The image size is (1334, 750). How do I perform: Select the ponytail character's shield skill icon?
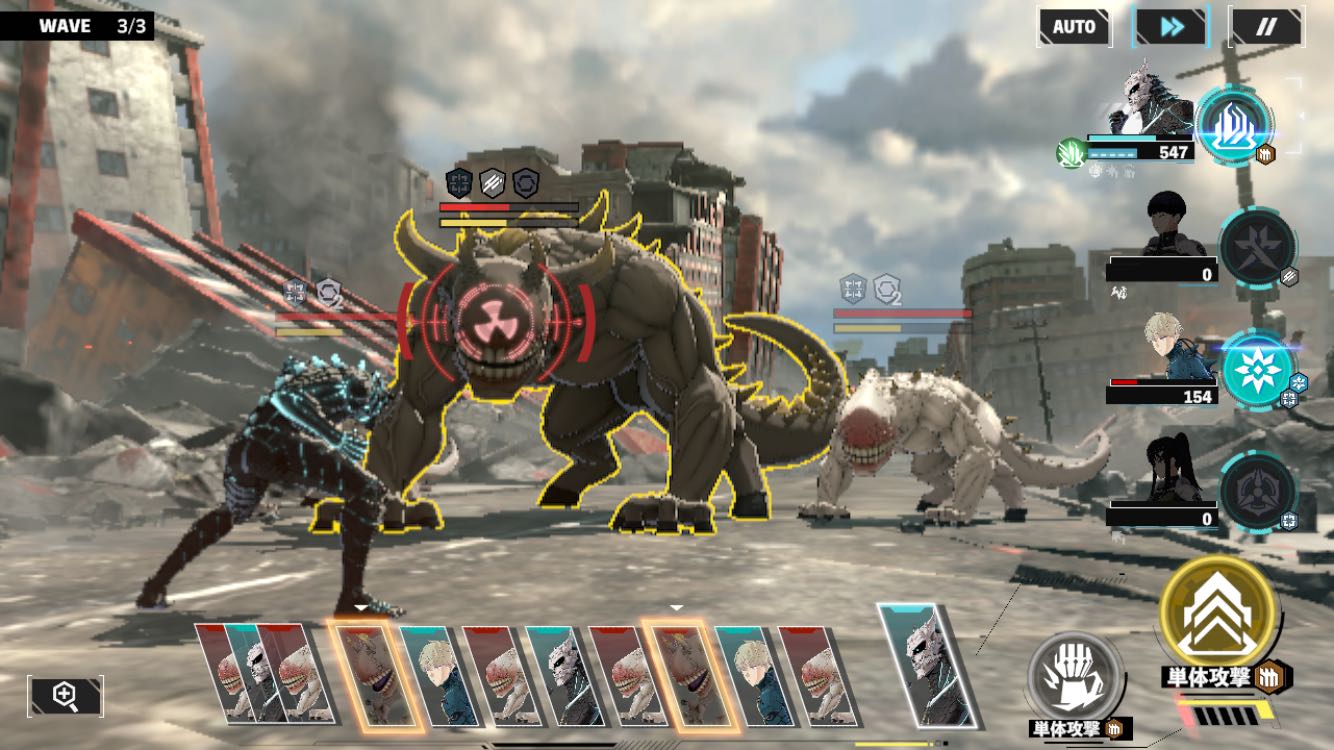1257,491
